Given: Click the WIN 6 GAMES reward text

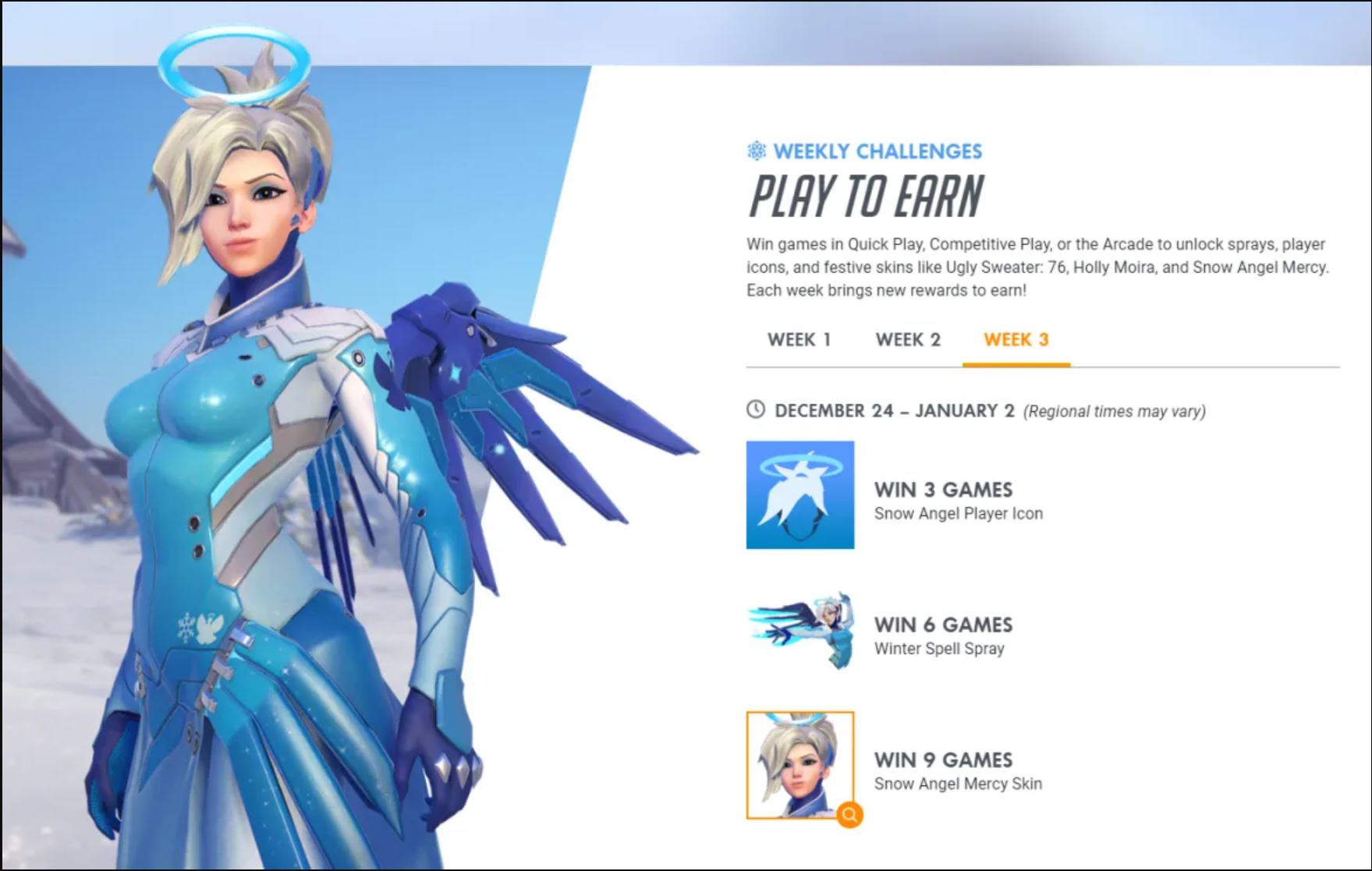Looking at the screenshot, I should (941, 625).
